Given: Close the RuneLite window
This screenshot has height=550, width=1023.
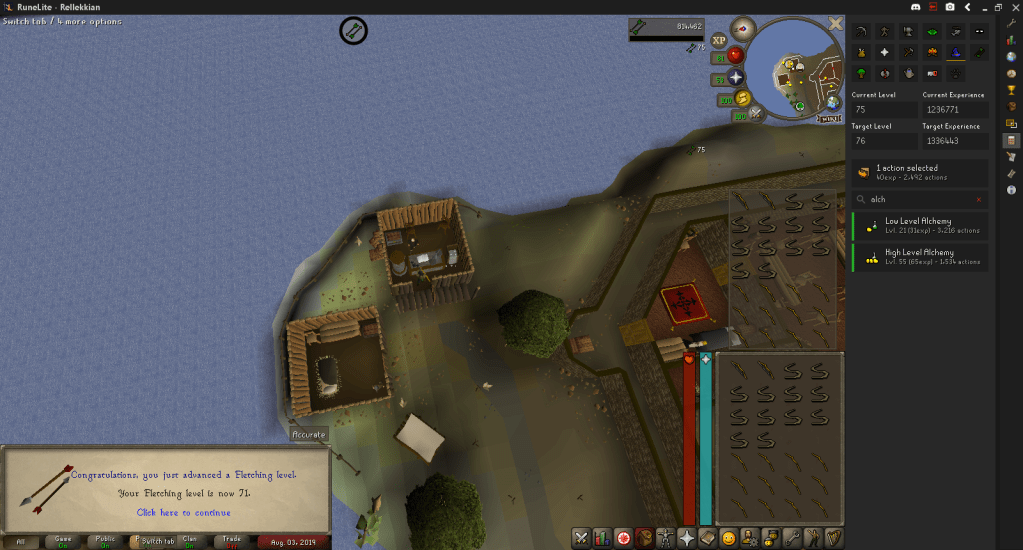Looking at the screenshot, I should tap(1012, 7).
